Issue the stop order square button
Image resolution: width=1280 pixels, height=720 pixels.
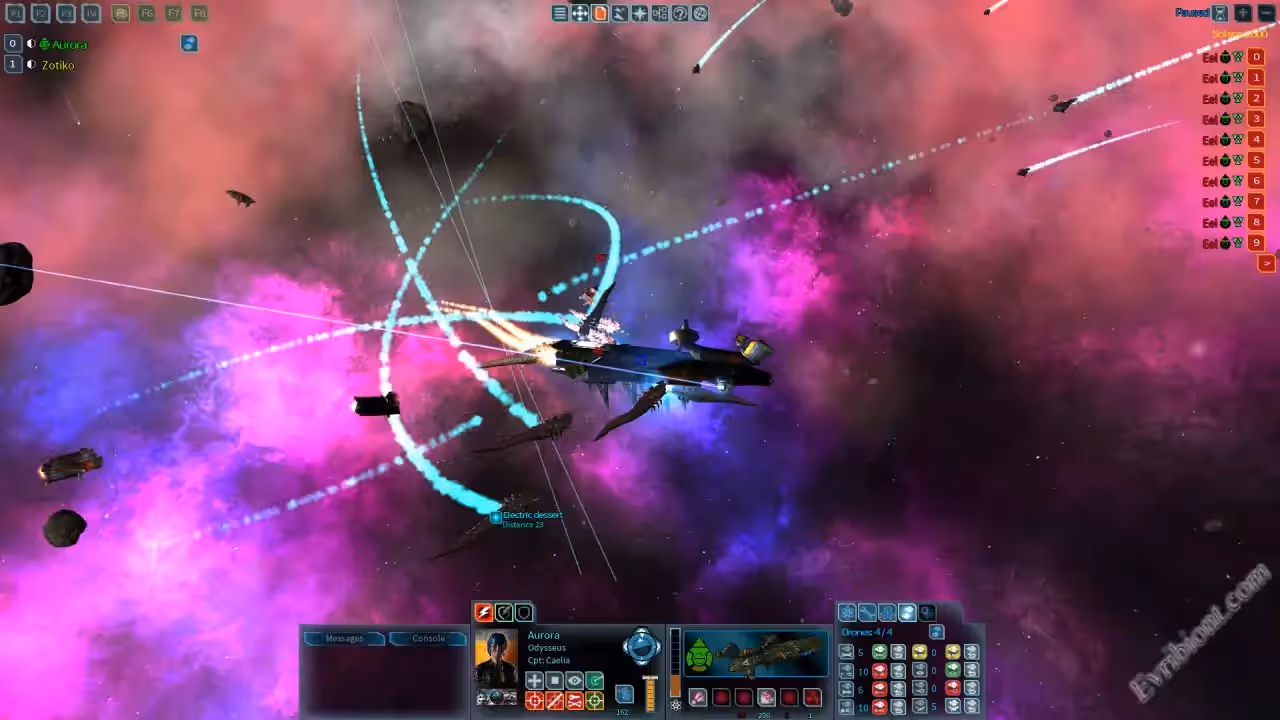pyautogui.click(x=555, y=681)
